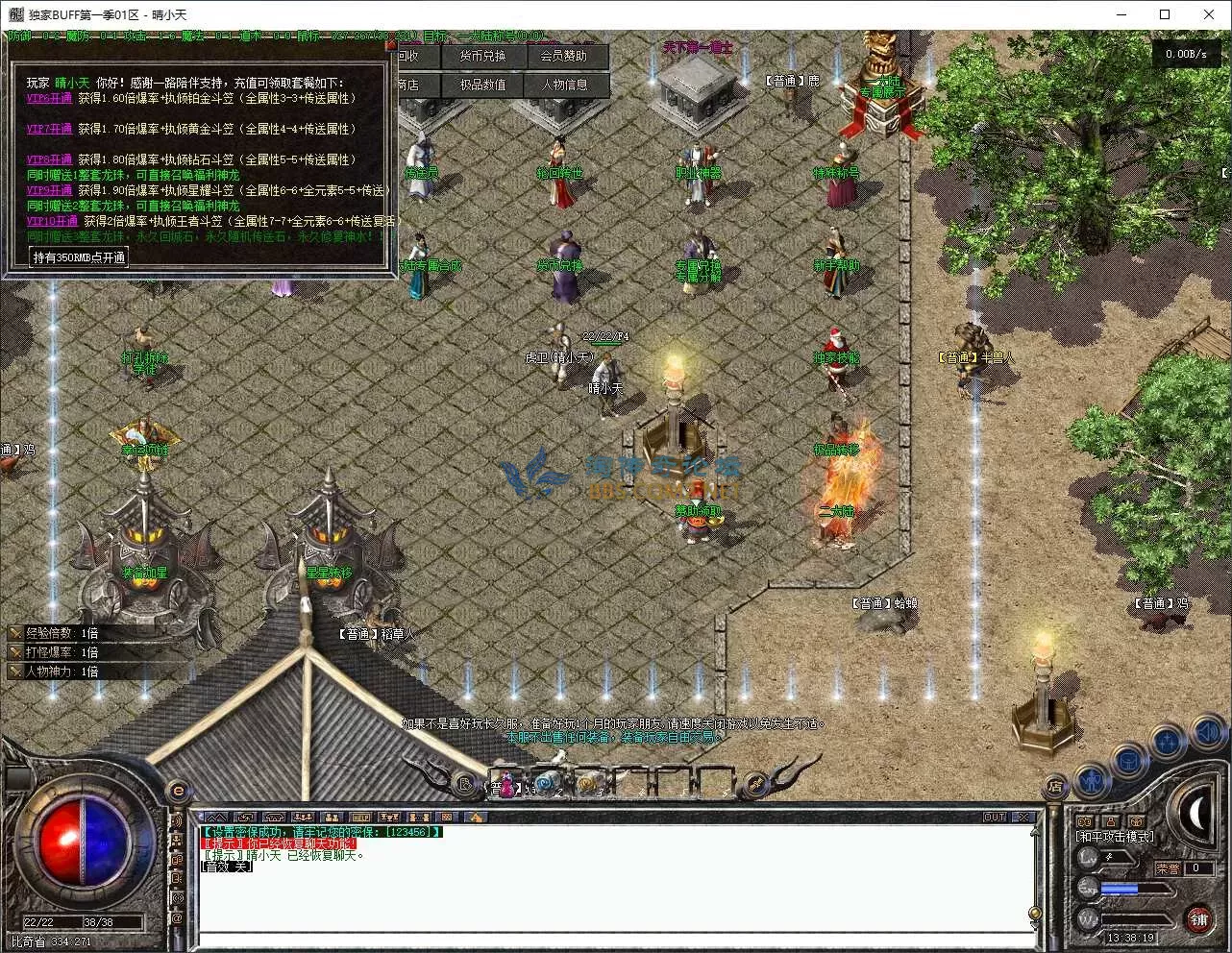Open the character figure round icon
Viewport: 1232px width, 953px height.
1092,780
